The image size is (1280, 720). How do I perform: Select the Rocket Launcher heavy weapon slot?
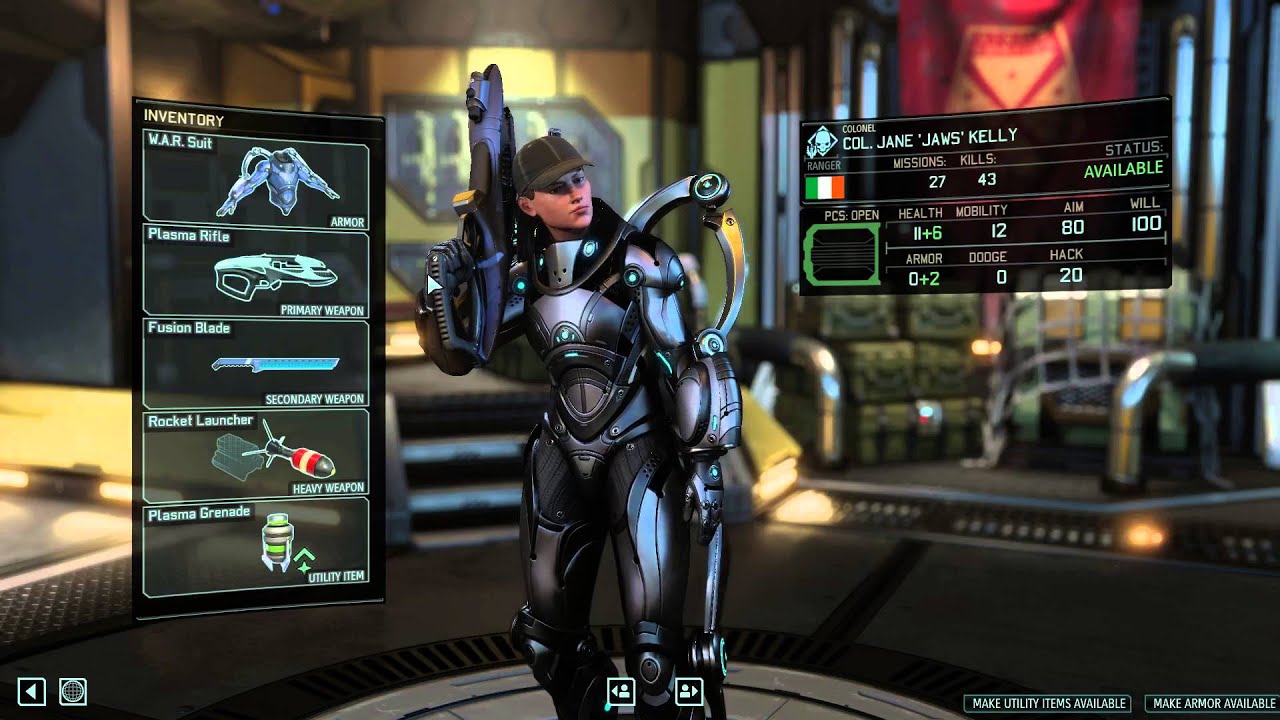pos(256,455)
